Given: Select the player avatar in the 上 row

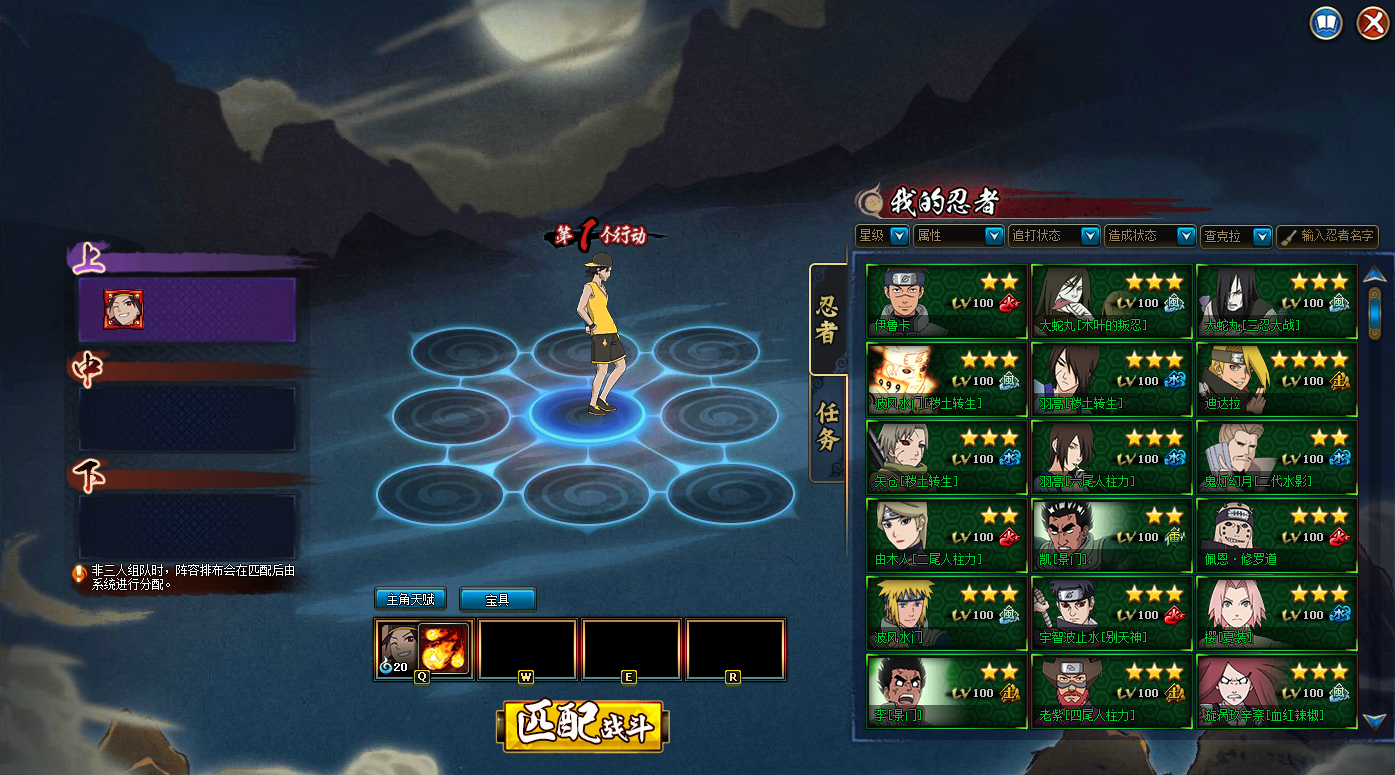Looking at the screenshot, I should coord(124,310).
